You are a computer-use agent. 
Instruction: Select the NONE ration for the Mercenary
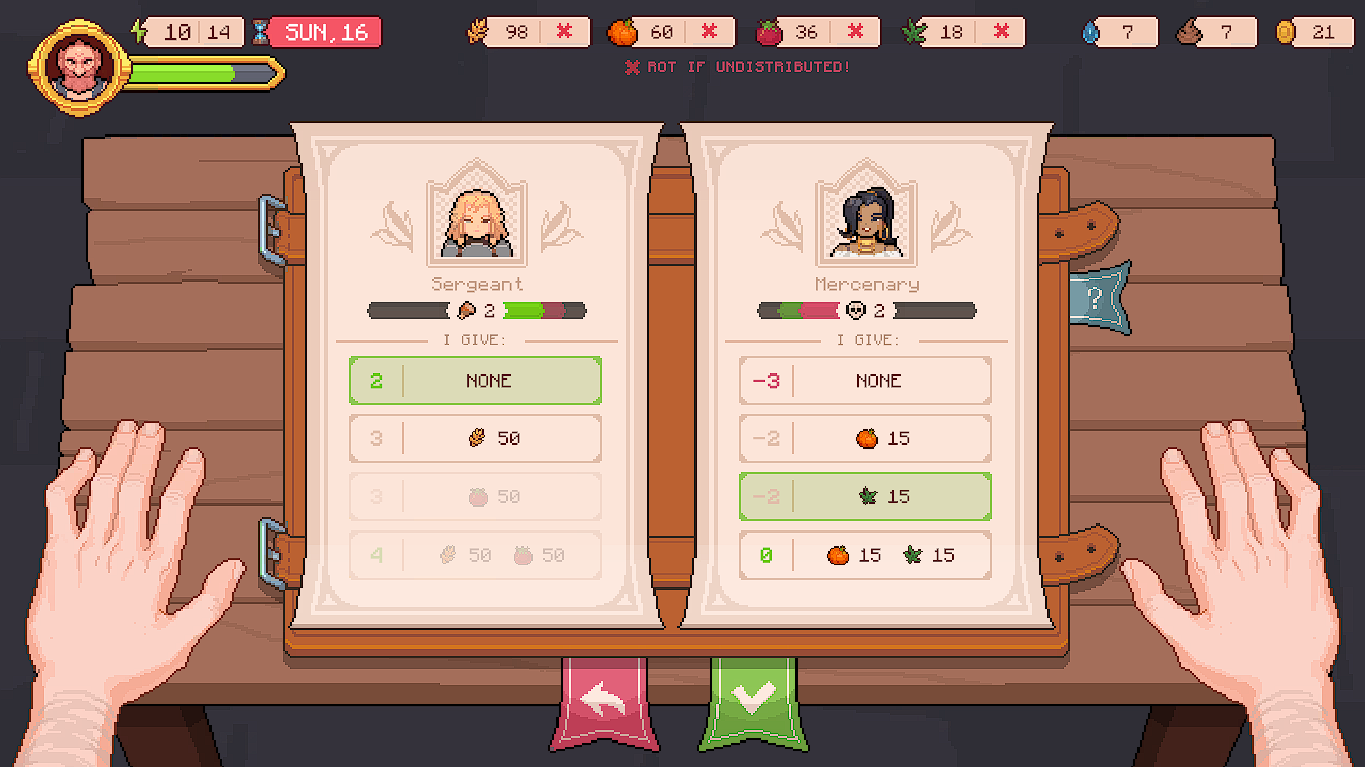(x=864, y=380)
